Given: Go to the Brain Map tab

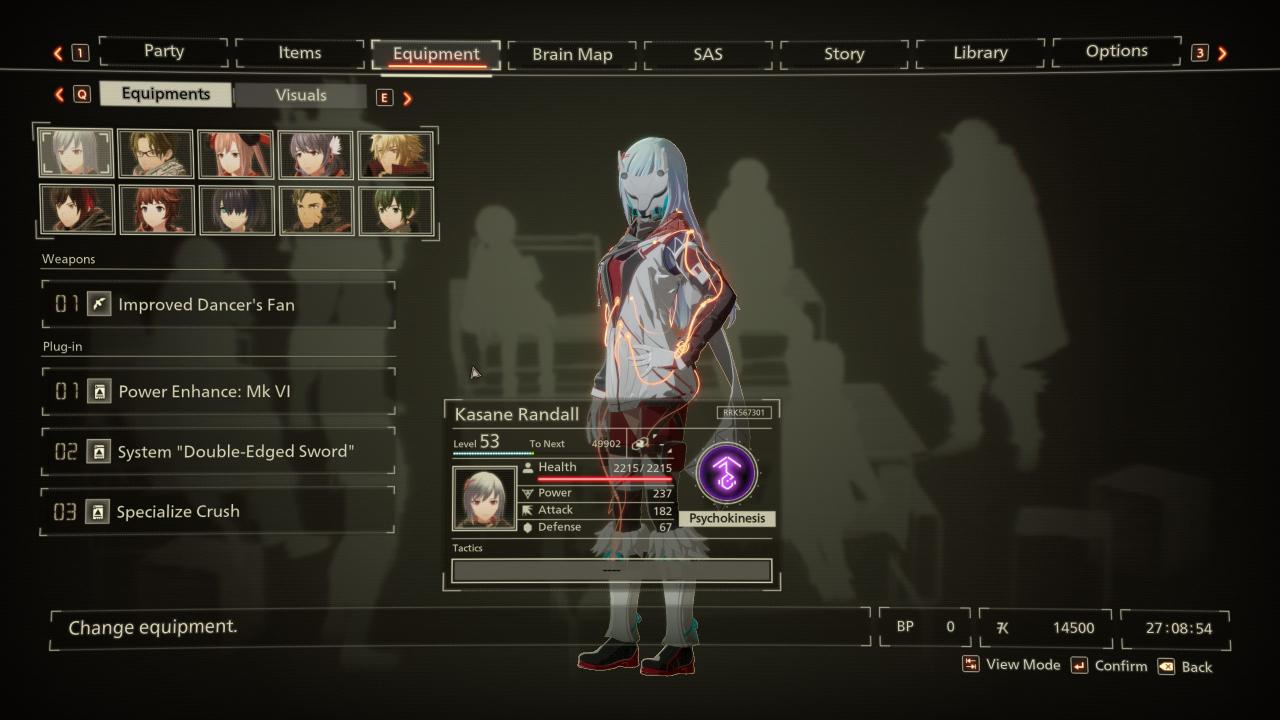Looking at the screenshot, I should tap(572, 54).
